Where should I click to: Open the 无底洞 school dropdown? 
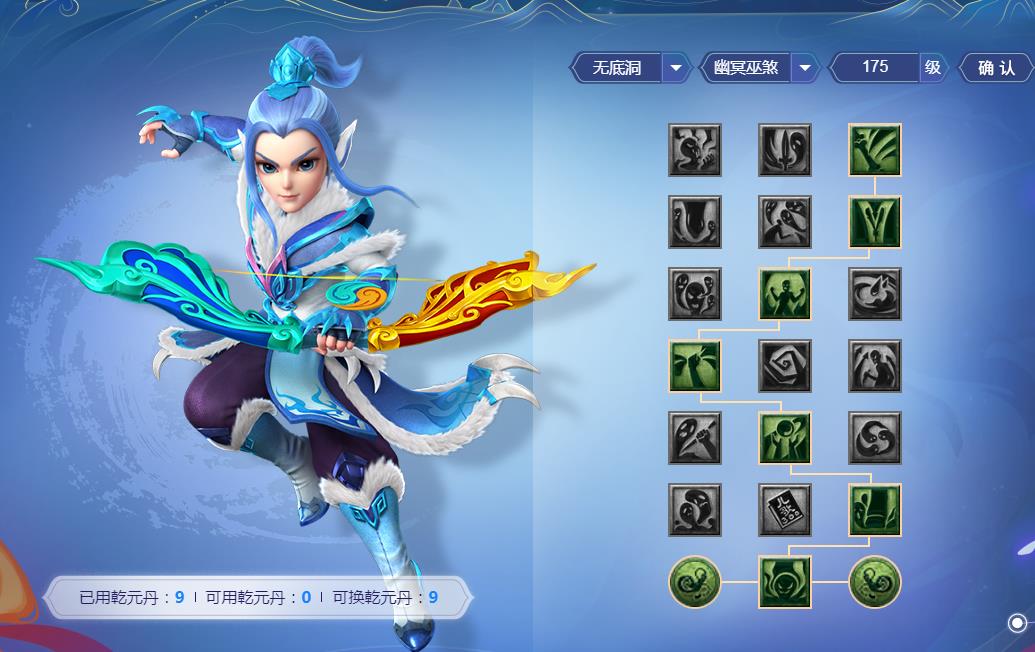[676, 68]
